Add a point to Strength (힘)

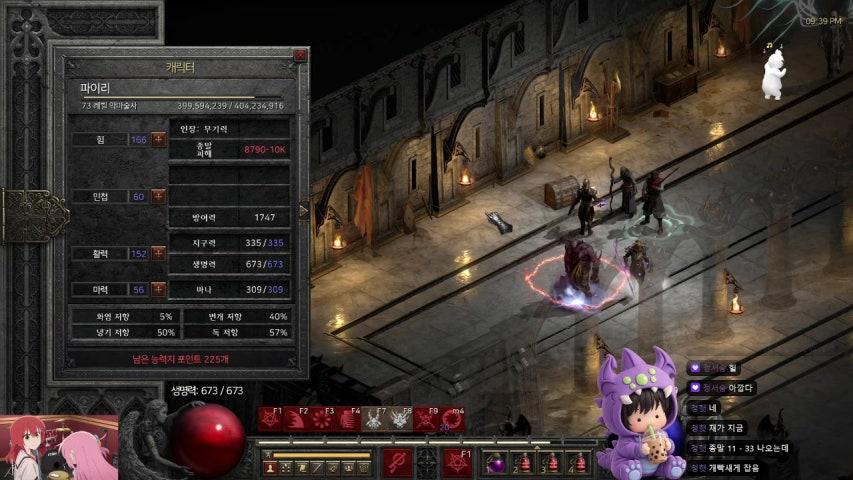pos(159,139)
